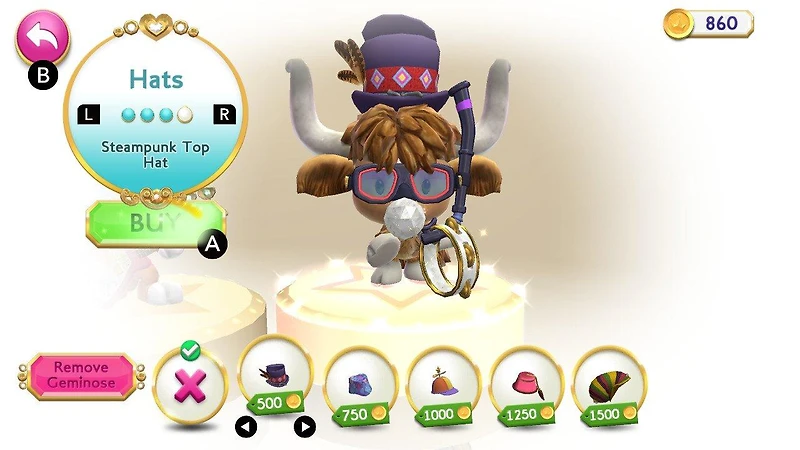Select the purple steampunk hat for 500
The width and height of the screenshot is (800, 450).
click(275, 378)
